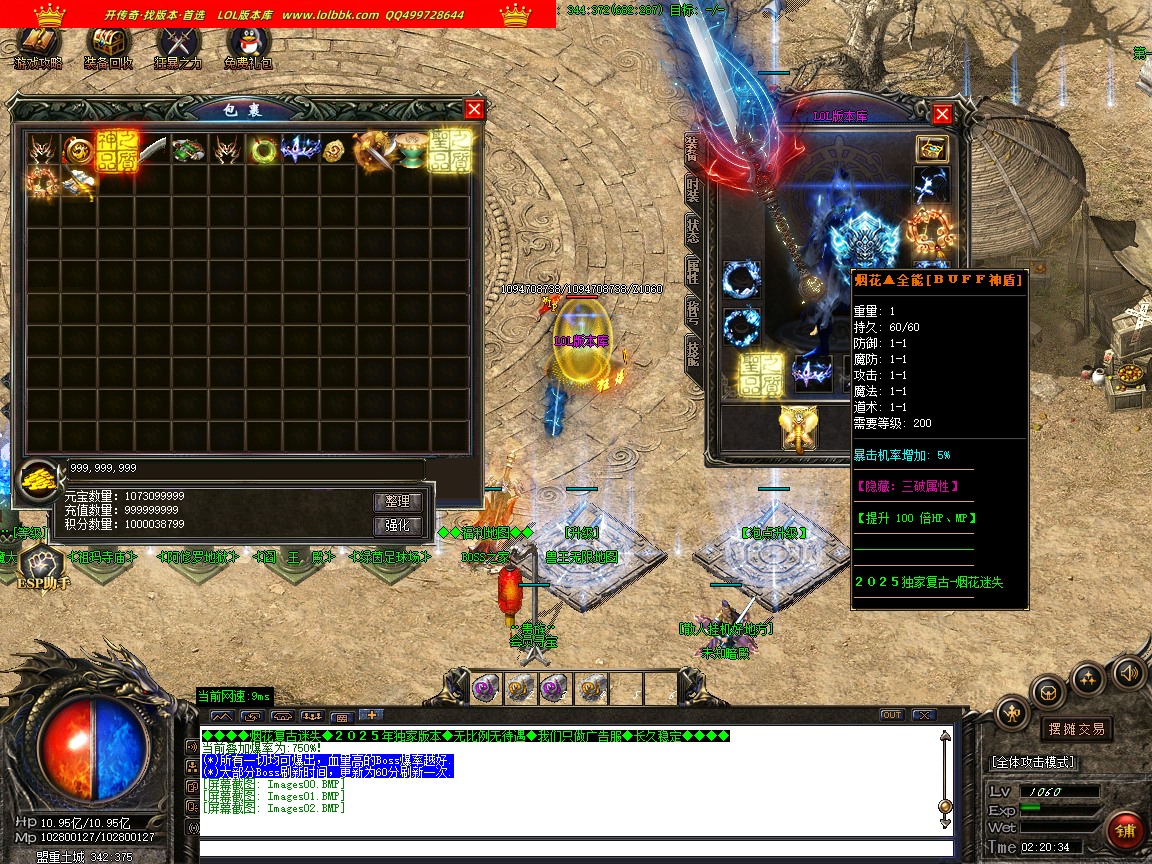Toggle the speaker sound button
1152x864 pixels.
[1128, 672]
